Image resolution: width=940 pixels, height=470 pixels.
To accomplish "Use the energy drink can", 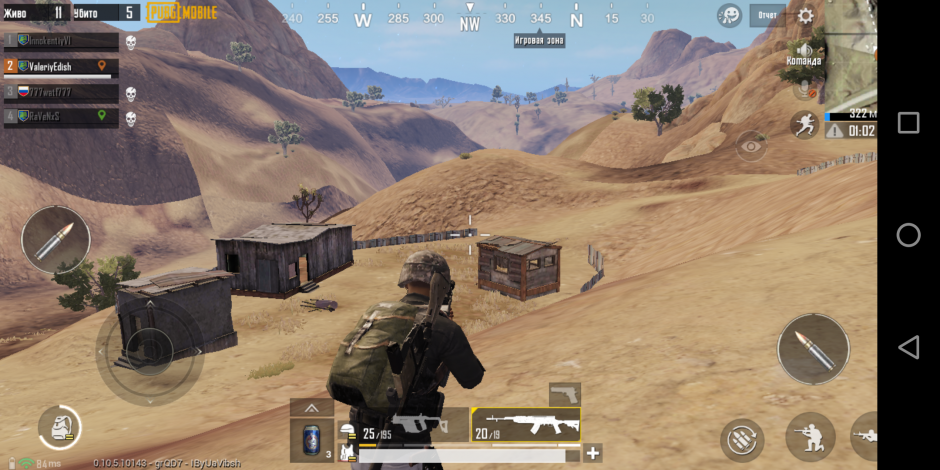I will coord(312,440).
